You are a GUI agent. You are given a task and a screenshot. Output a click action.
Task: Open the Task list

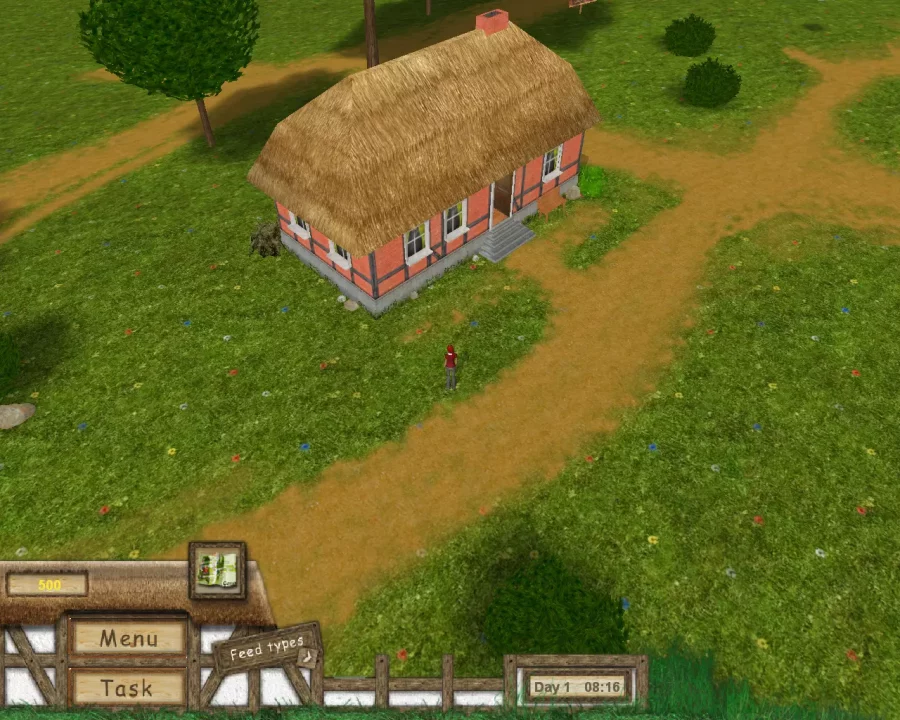click(x=127, y=688)
